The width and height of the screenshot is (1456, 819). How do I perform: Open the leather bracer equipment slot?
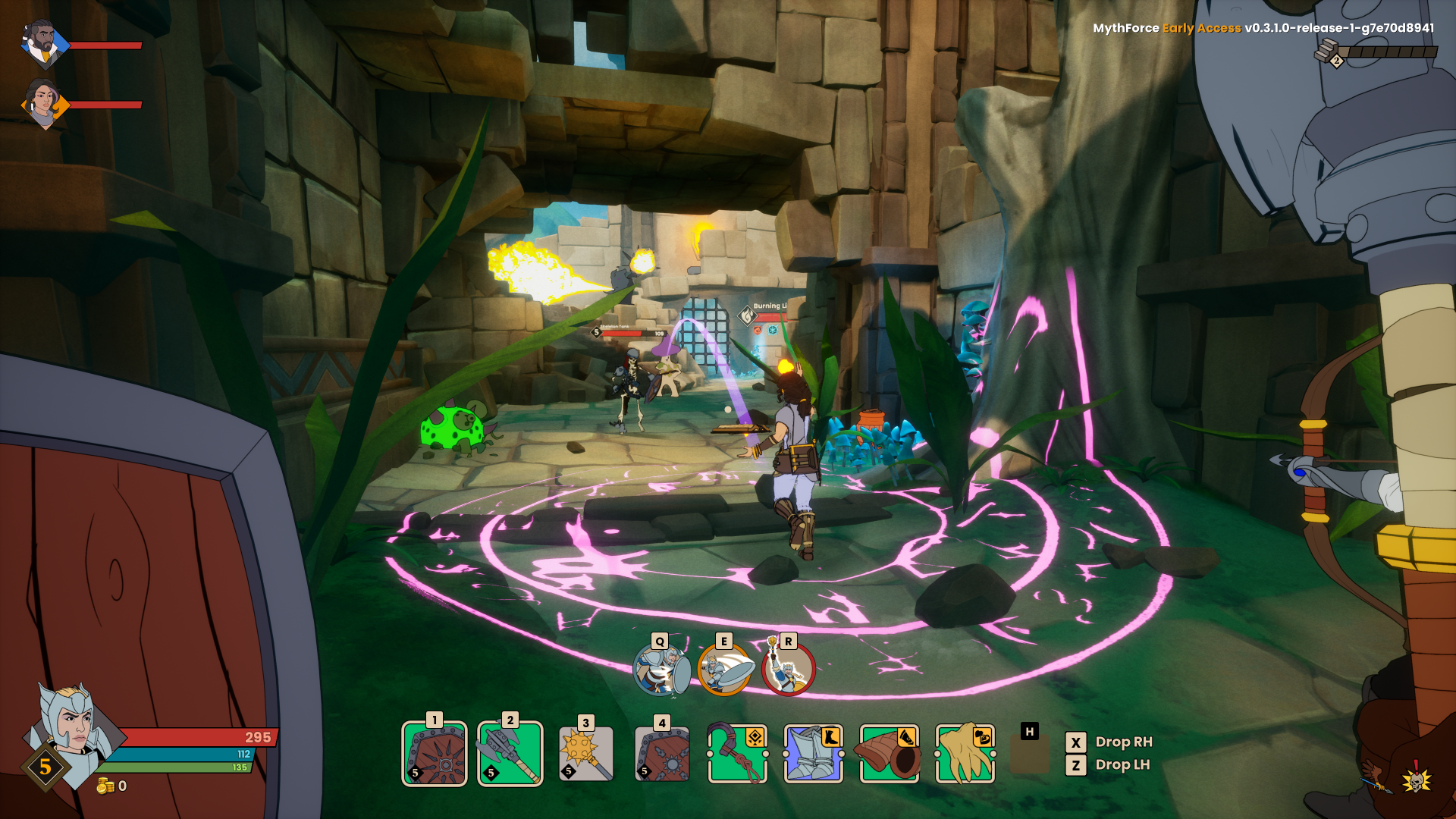(x=890, y=754)
